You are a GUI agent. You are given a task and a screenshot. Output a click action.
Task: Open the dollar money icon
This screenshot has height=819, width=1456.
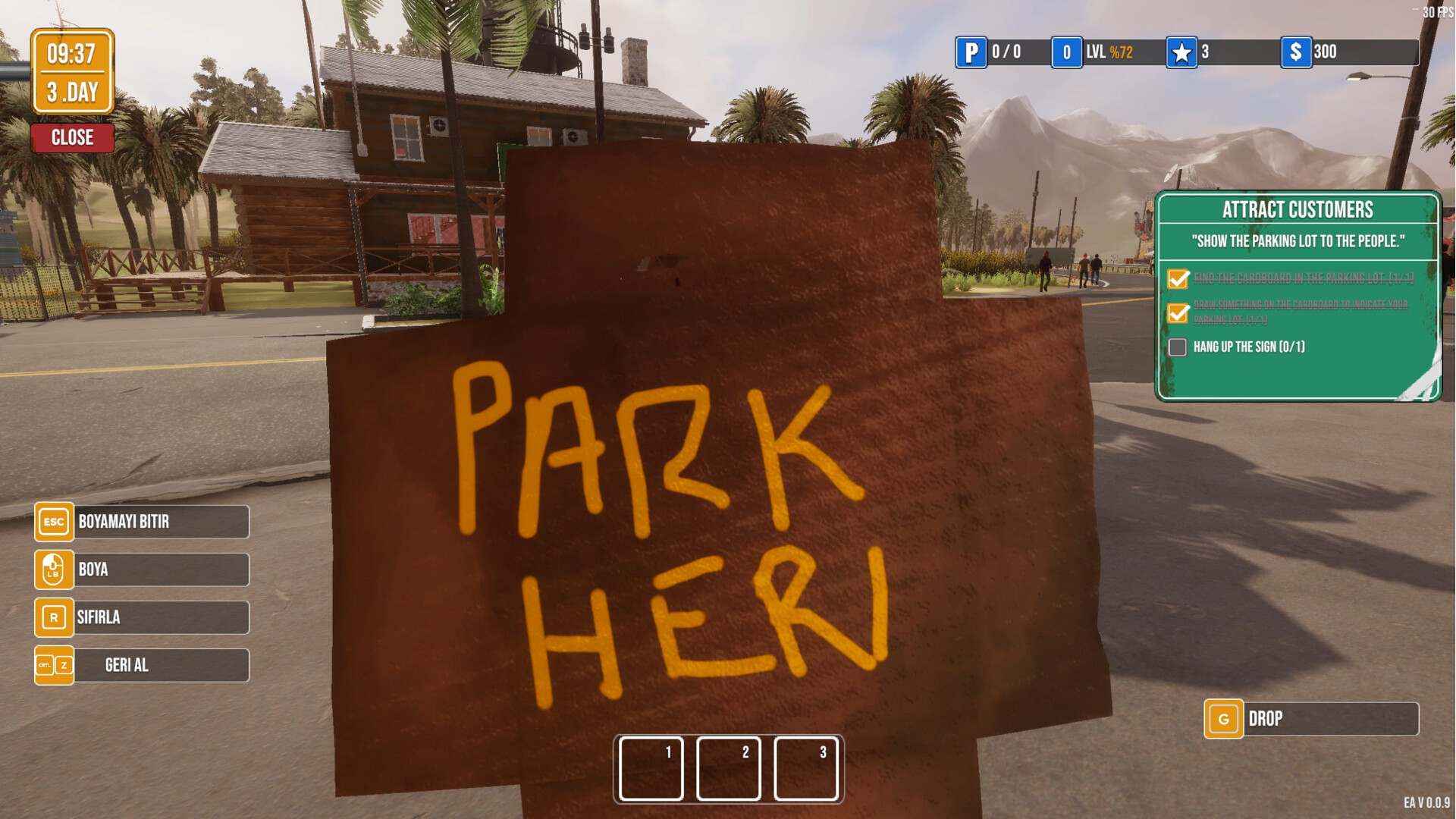(1296, 52)
